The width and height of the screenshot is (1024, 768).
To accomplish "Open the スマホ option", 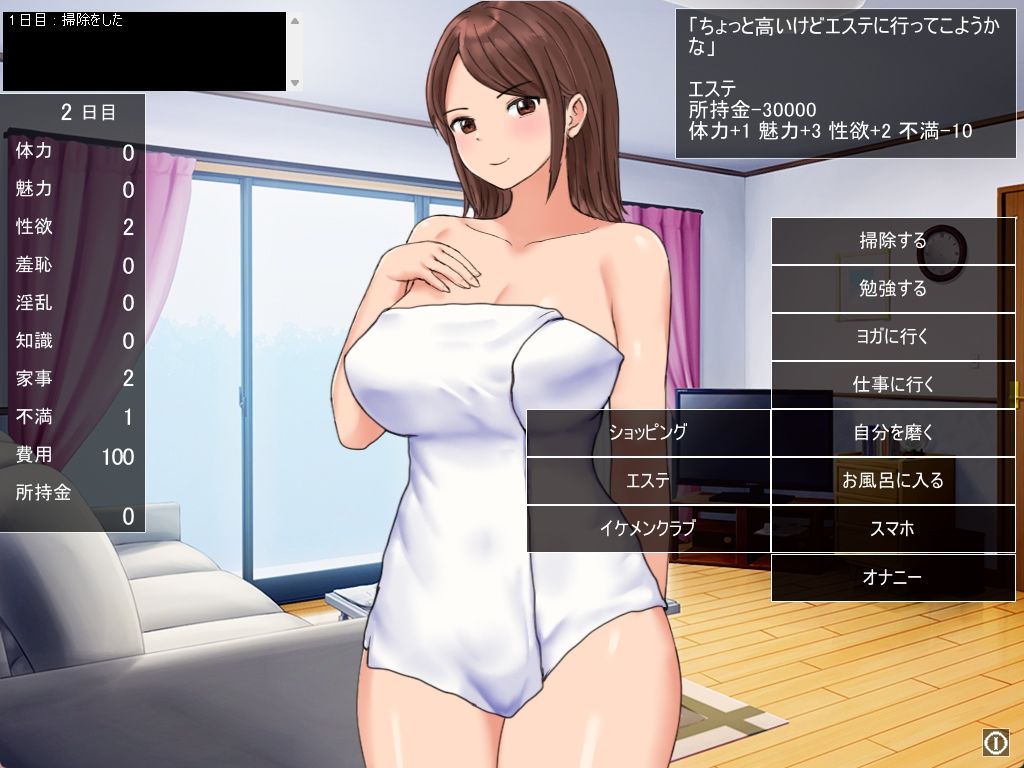I will click(x=893, y=529).
